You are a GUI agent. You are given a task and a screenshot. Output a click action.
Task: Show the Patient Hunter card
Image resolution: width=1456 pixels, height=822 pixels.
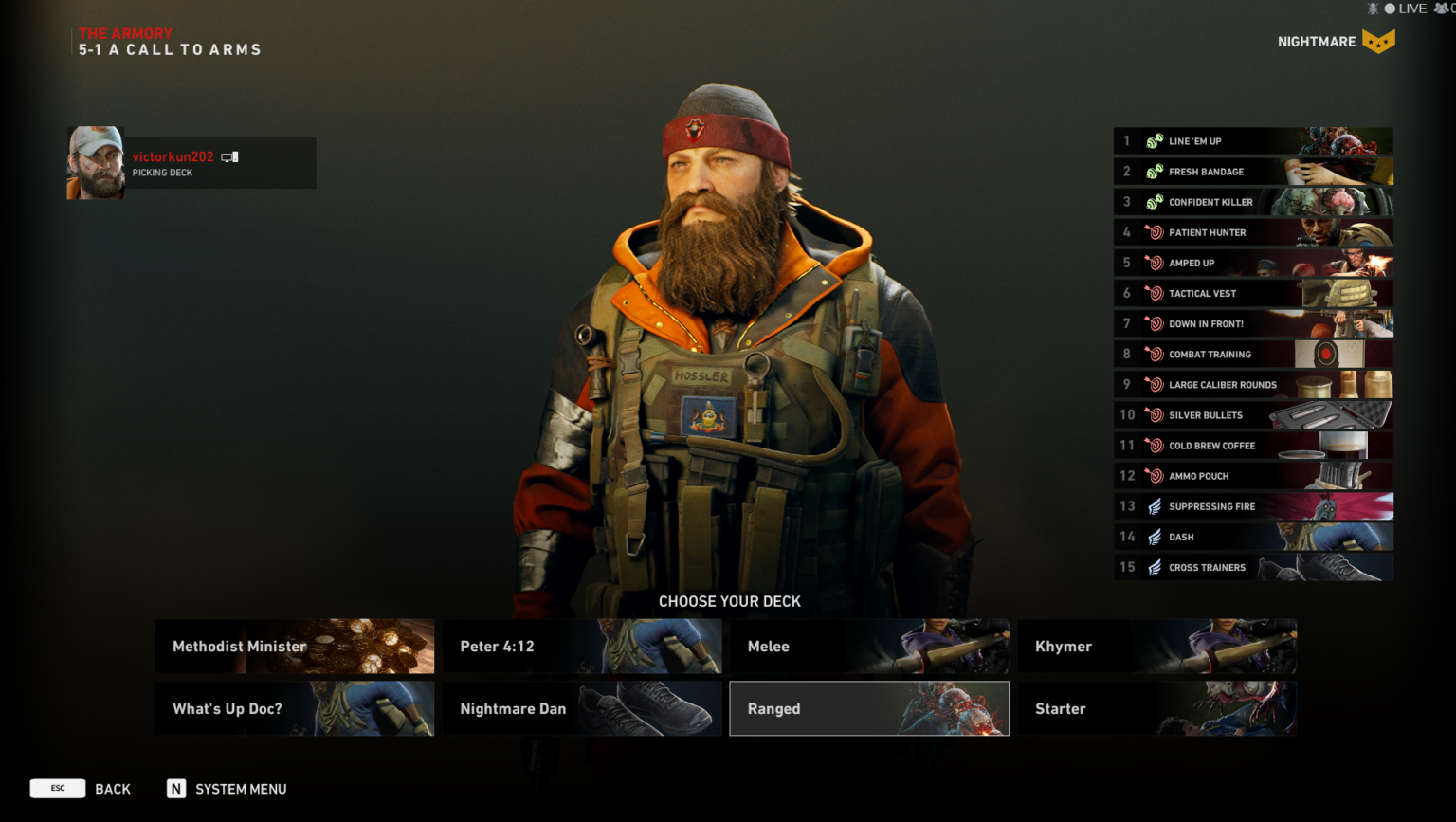coord(1253,232)
